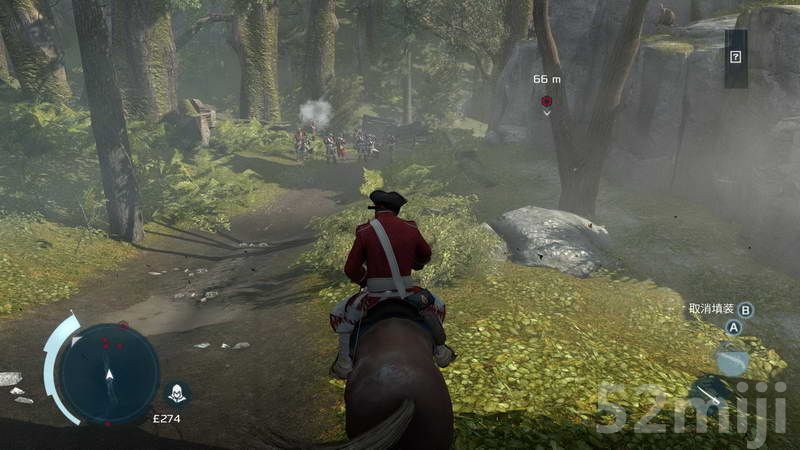
Task: Click the circular minimap
Action: click(x=108, y=373)
